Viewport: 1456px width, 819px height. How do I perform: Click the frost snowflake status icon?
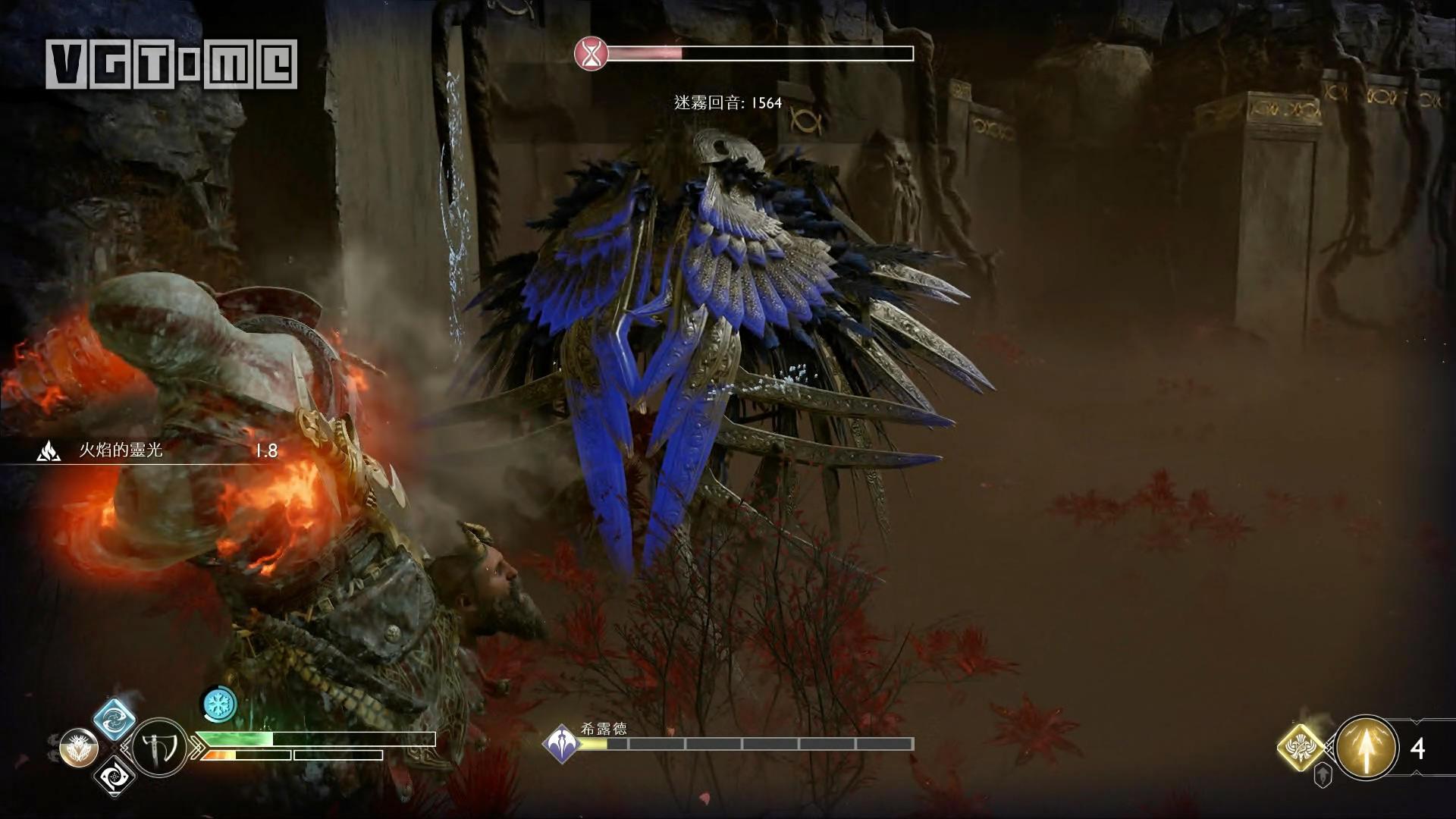pyautogui.click(x=219, y=704)
